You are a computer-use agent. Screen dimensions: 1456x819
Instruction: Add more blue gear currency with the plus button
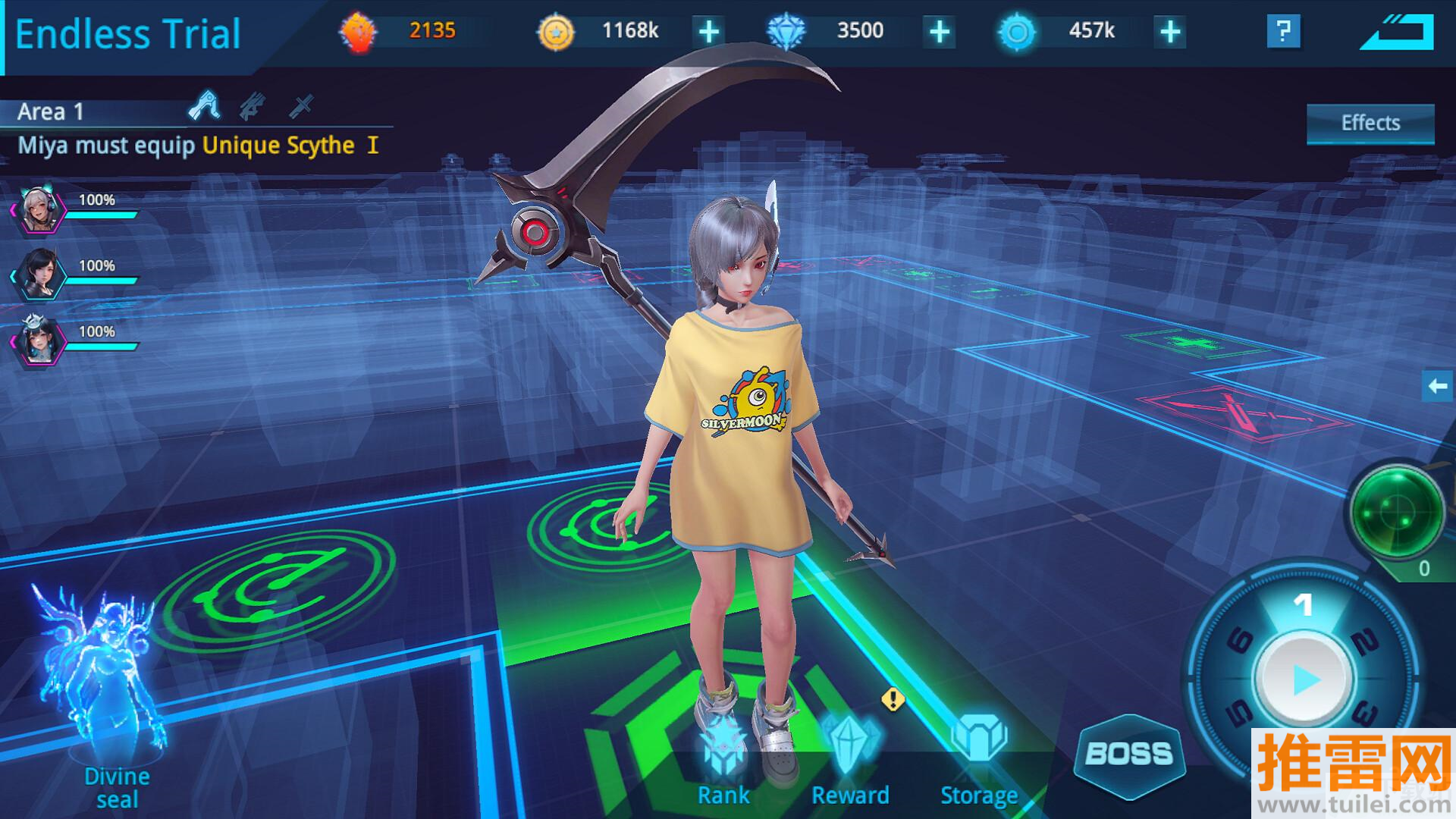(1170, 32)
